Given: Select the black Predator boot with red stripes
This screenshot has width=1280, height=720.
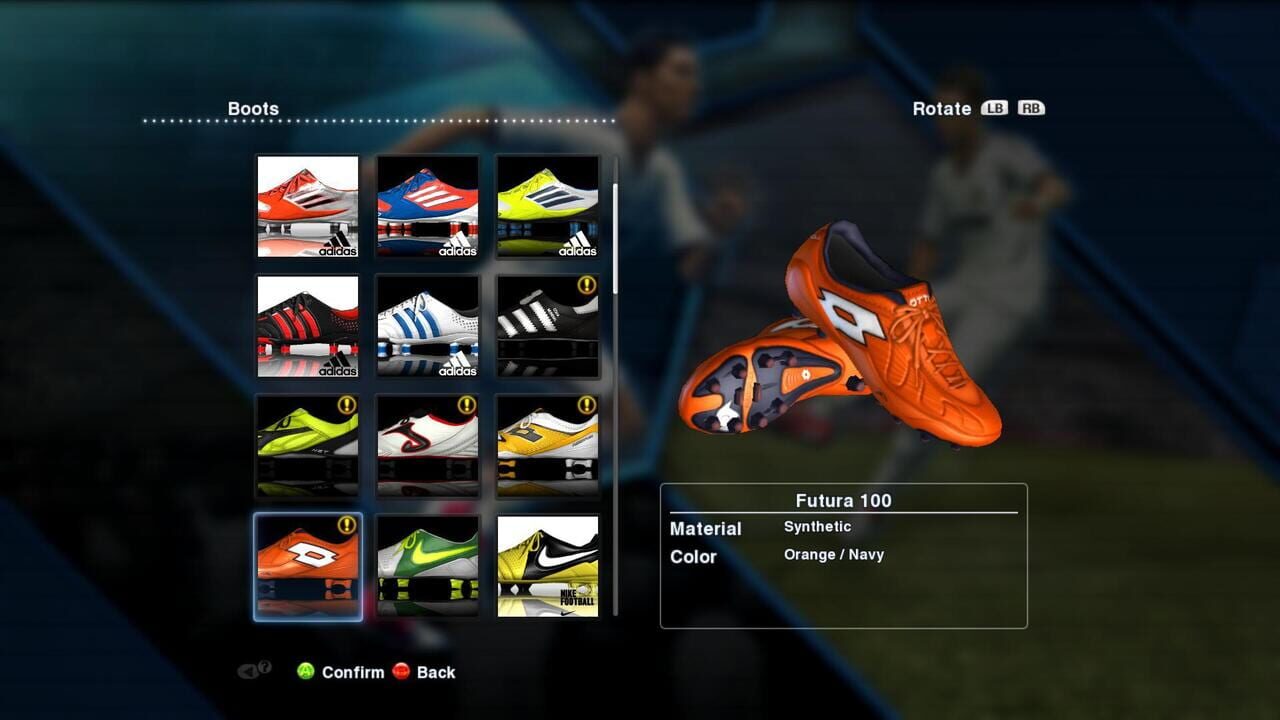Looking at the screenshot, I should 307,325.
